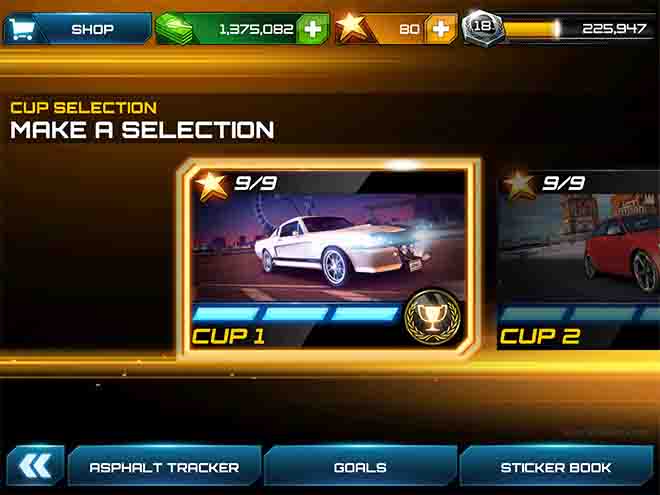This screenshot has width=660, height=495.
Task: View the Goals screen
Action: (360, 467)
